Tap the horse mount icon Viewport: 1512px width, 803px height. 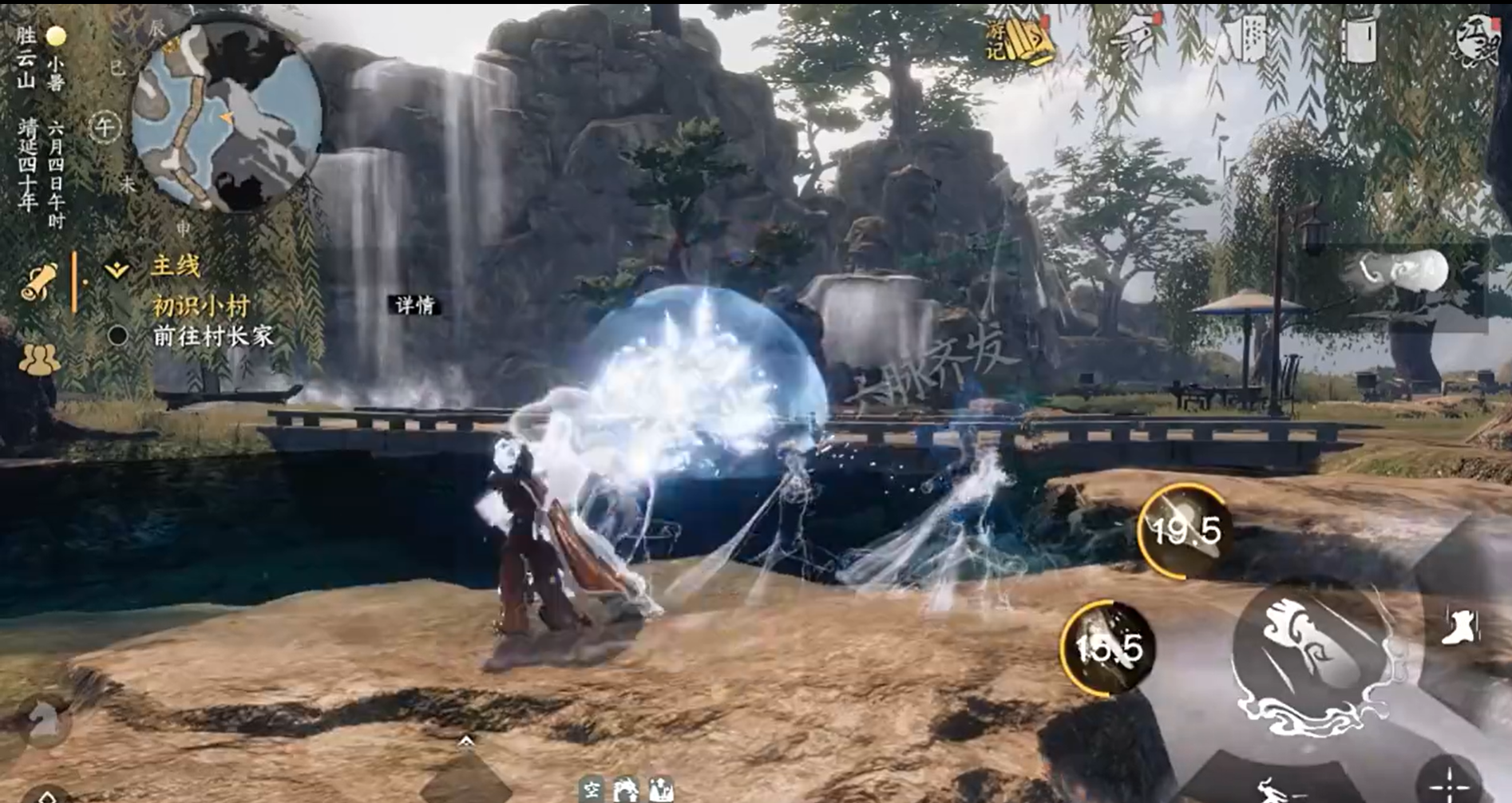point(42,719)
